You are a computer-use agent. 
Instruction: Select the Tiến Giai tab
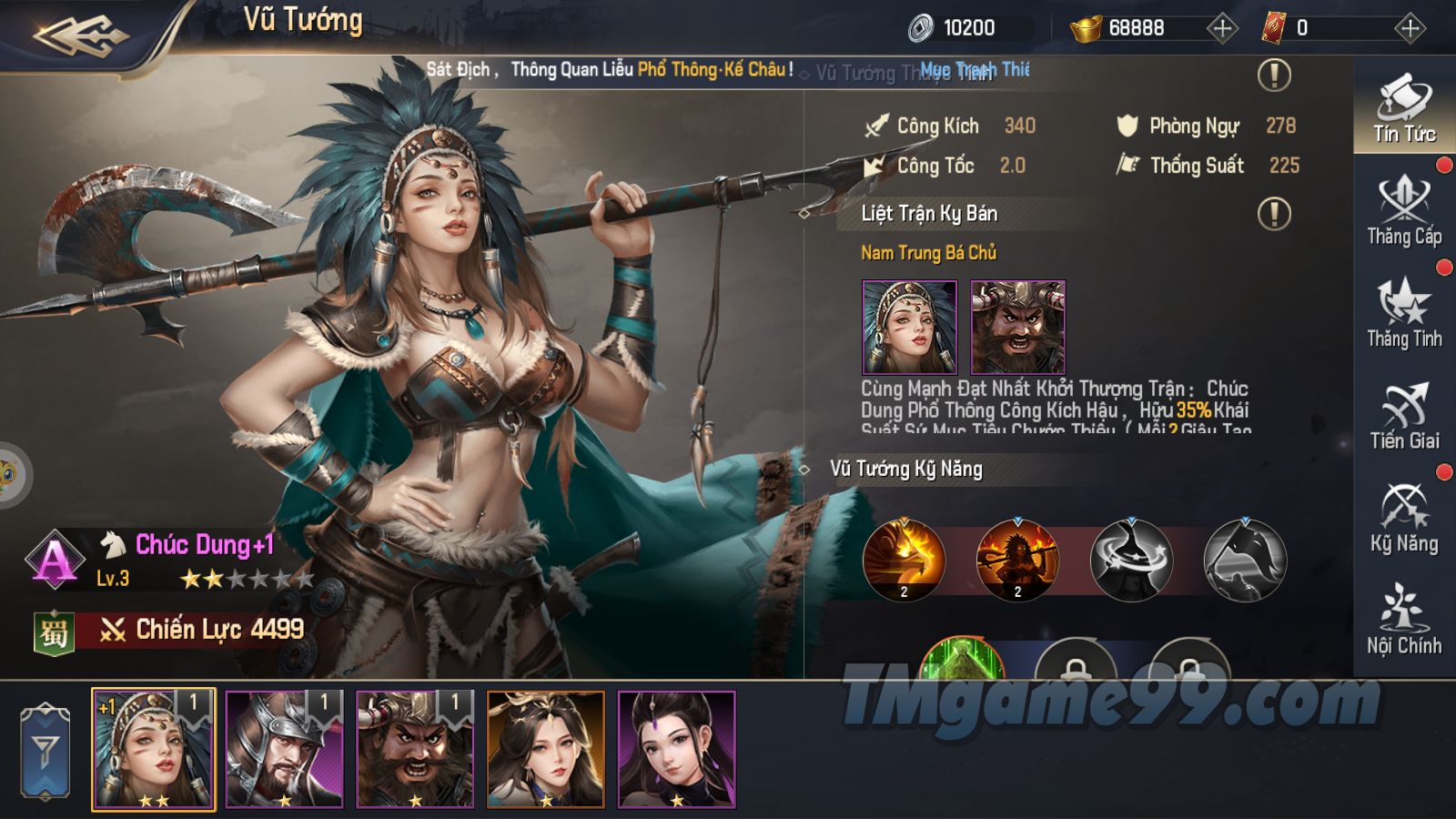[1404, 417]
